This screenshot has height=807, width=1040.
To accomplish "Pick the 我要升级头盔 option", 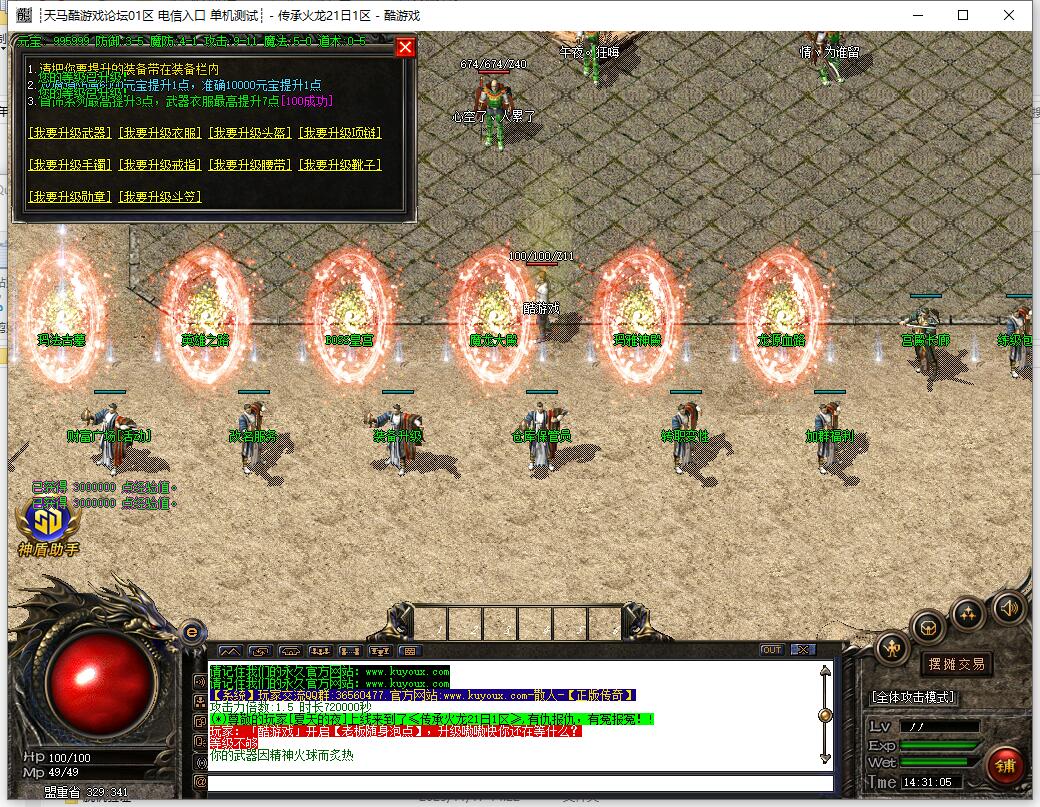I will pos(250,133).
